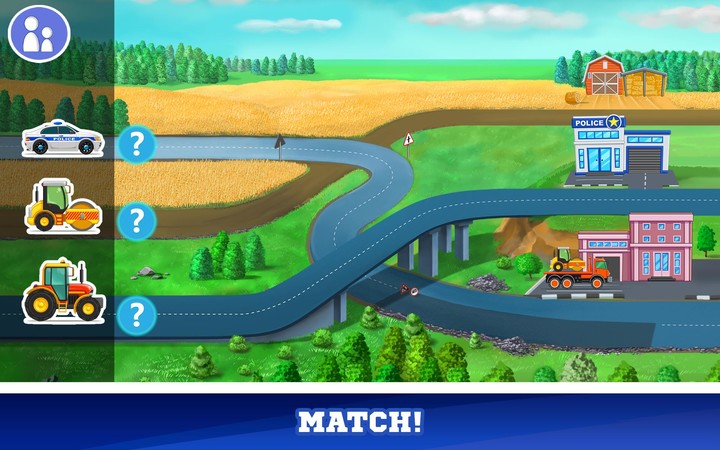Choose the yellow road roller sticker

click(62, 207)
